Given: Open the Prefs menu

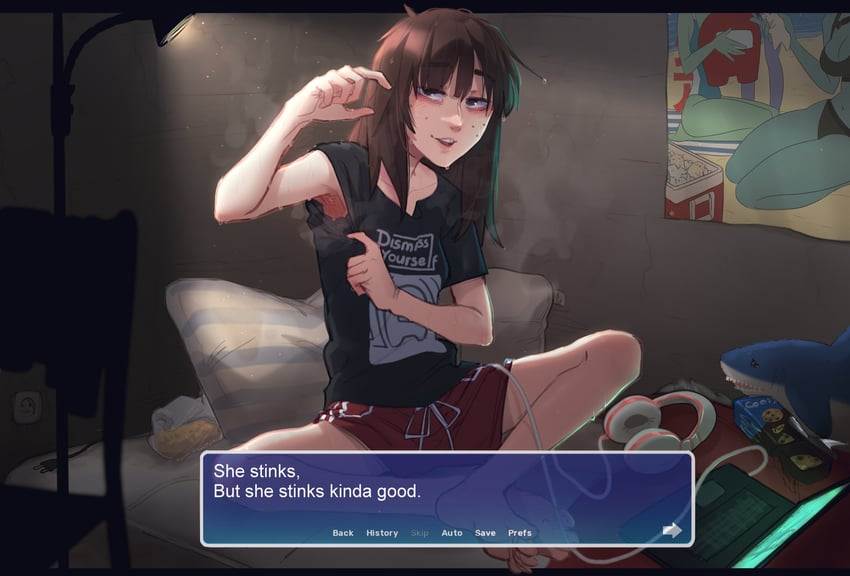Looking at the screenshot, I should [x=520, y=533].
